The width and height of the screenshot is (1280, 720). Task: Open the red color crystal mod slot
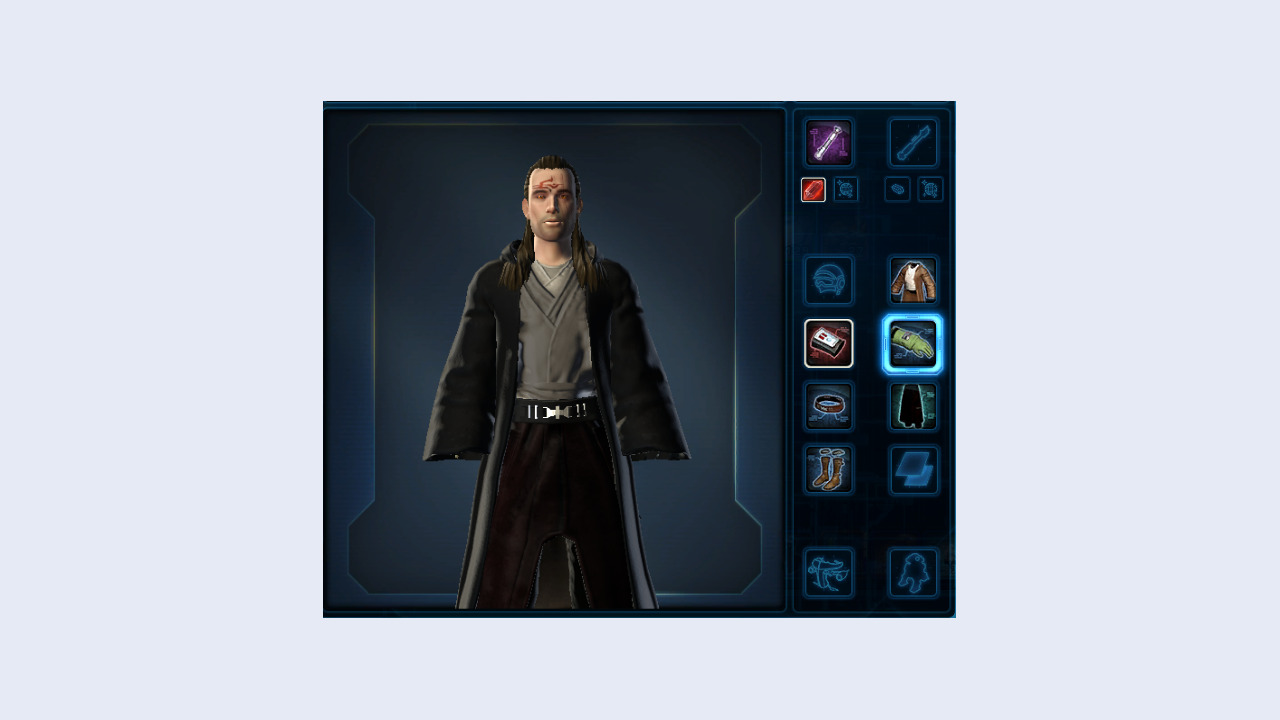pos(813,189)
